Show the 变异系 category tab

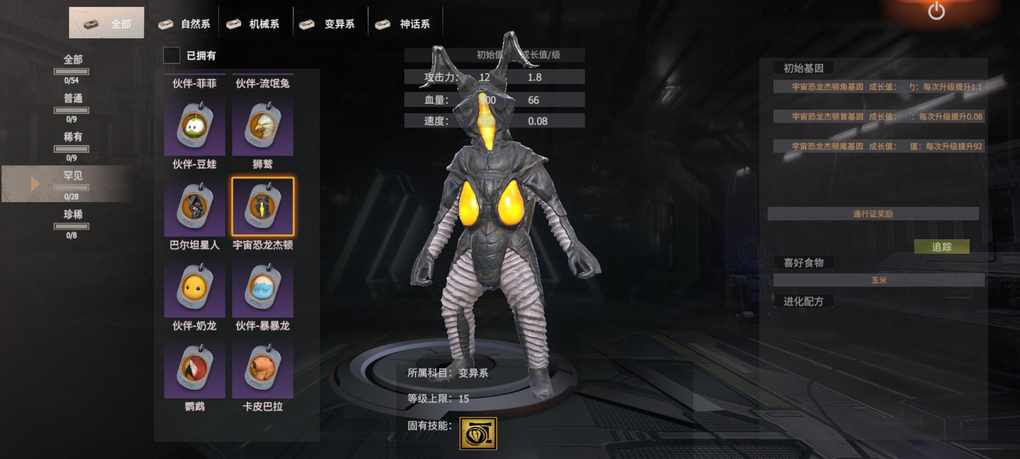tap(330, 23)
